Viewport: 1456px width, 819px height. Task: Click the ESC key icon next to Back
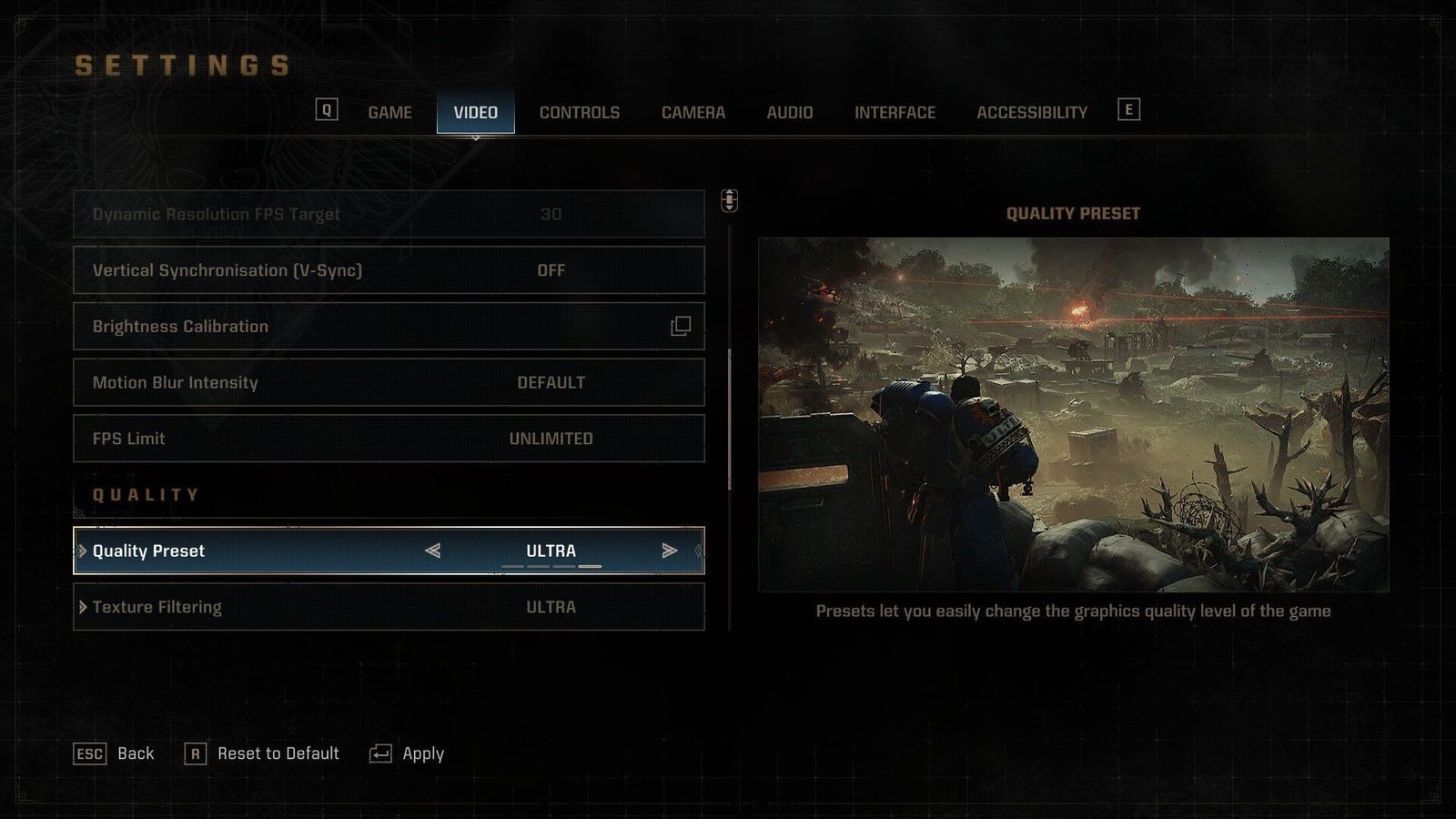[x=88, y=753]
